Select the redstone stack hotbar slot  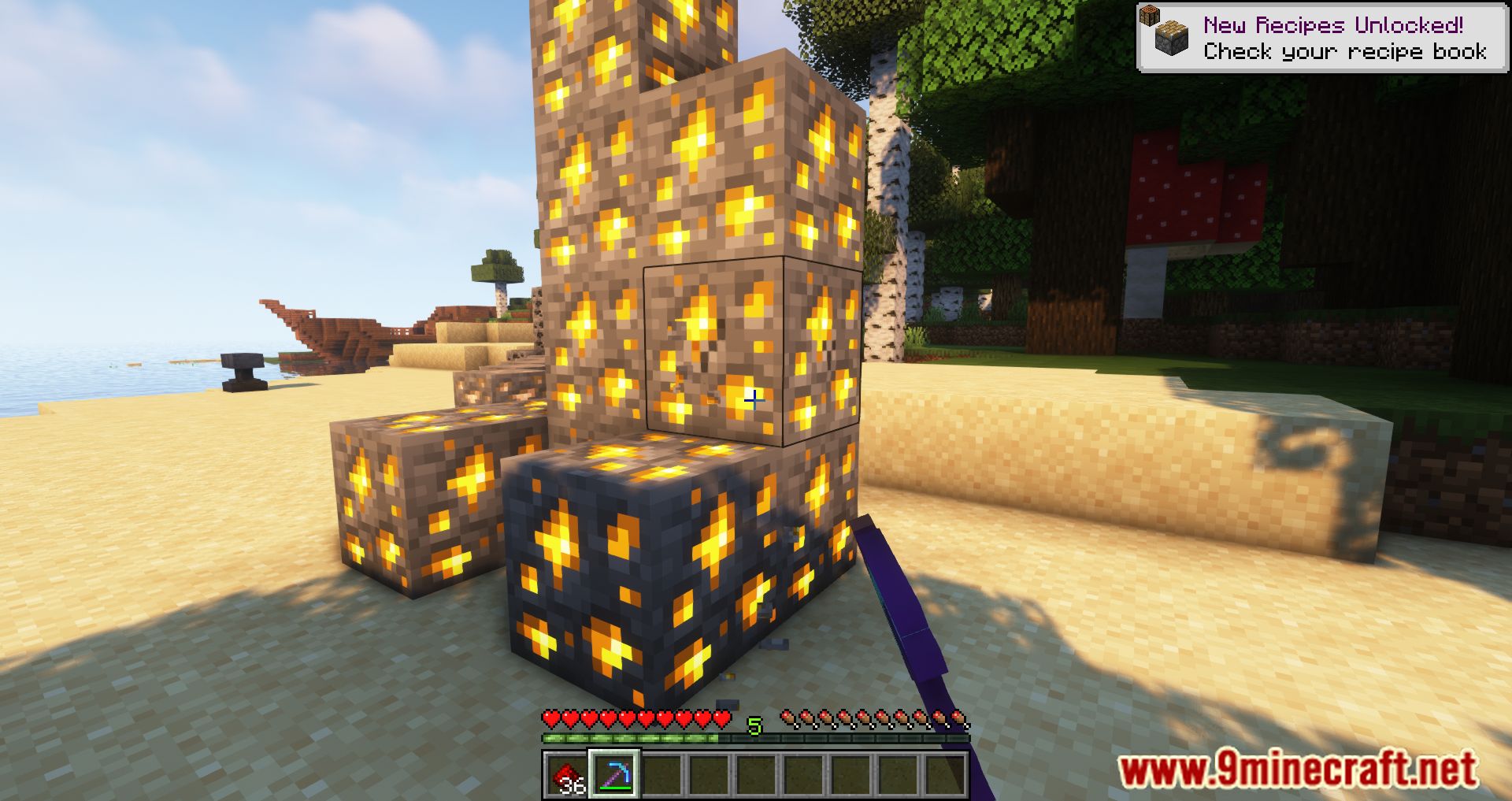567,773
